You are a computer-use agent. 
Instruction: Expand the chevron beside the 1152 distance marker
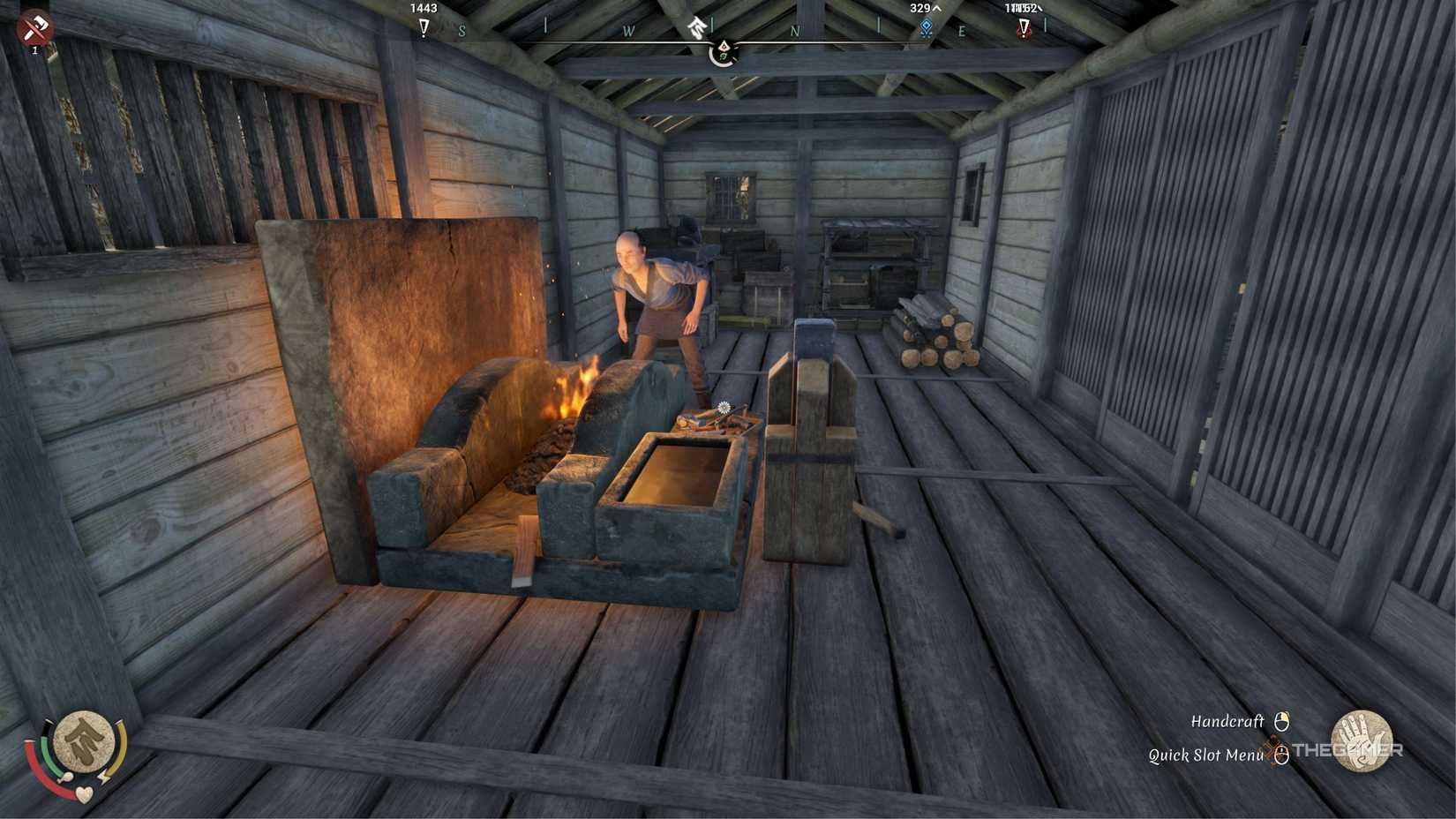tap(1039, 7)
